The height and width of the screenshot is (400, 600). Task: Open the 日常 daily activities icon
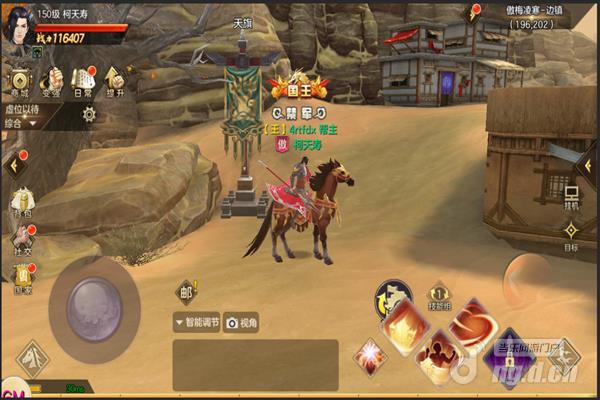click(x=83, y=82)
